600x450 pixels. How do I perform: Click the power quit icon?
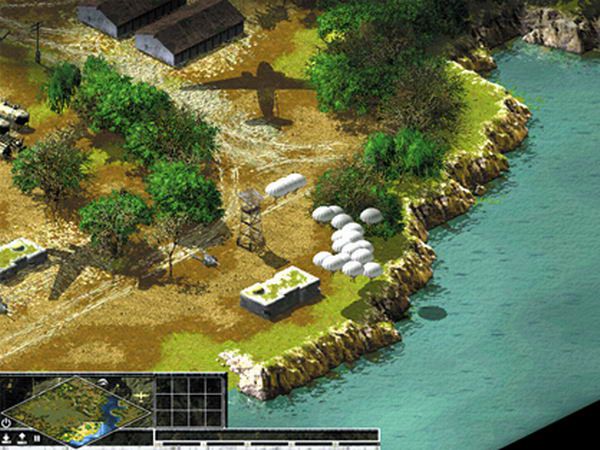(x=7, y=423)
